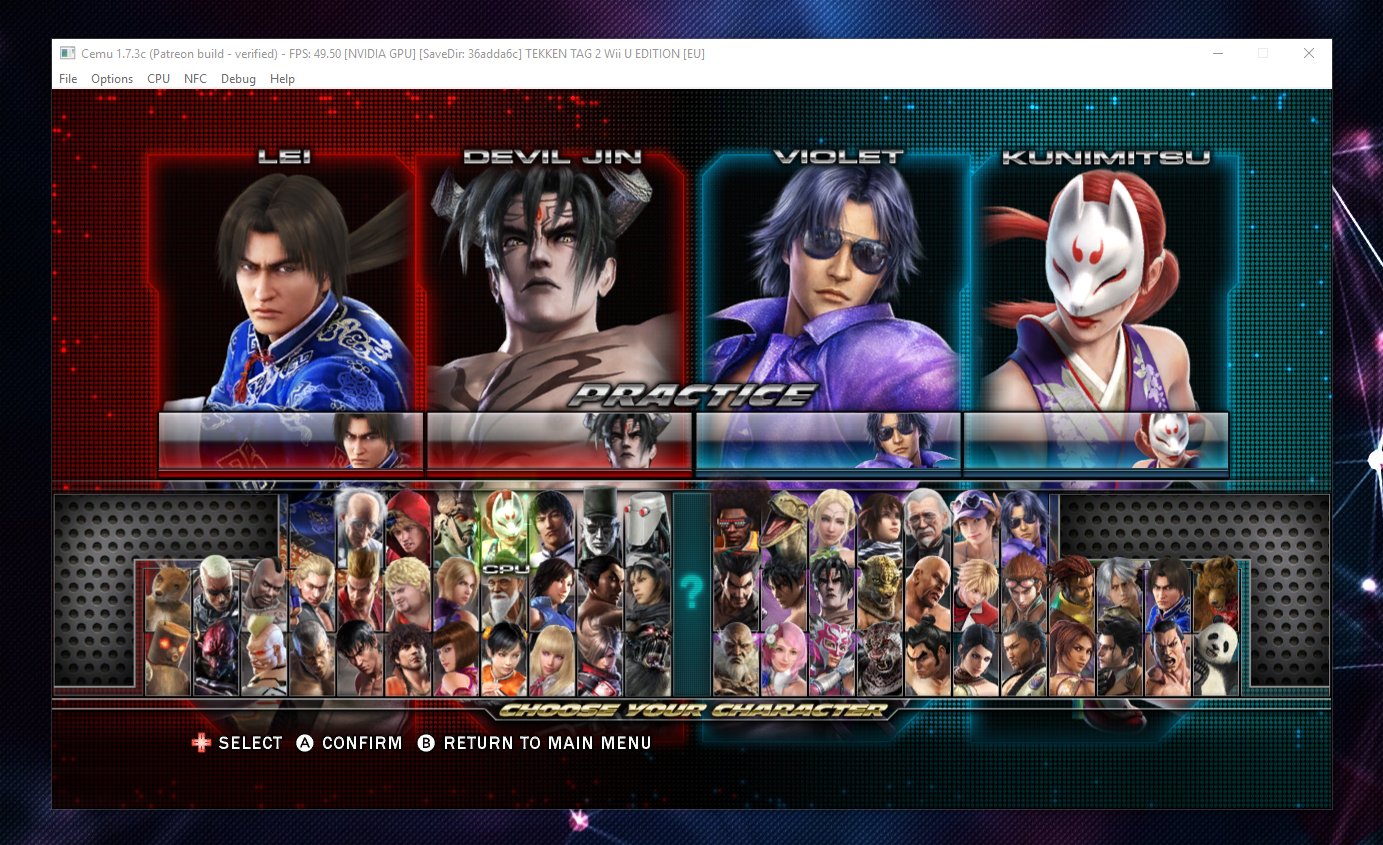
Task: Open the NFC menu
Action: point(195,78)
